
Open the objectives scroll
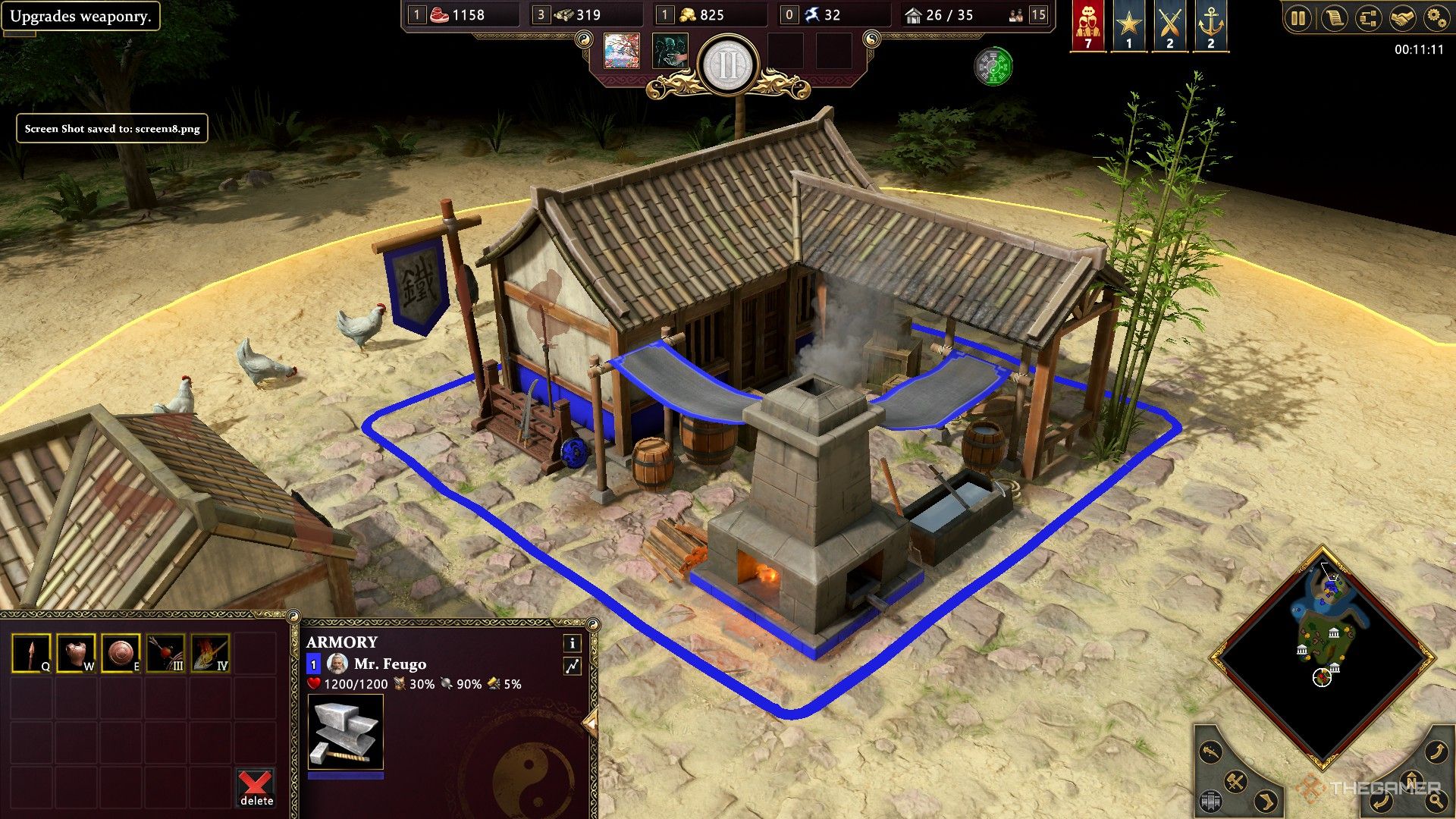click(x=1334, y=18)
